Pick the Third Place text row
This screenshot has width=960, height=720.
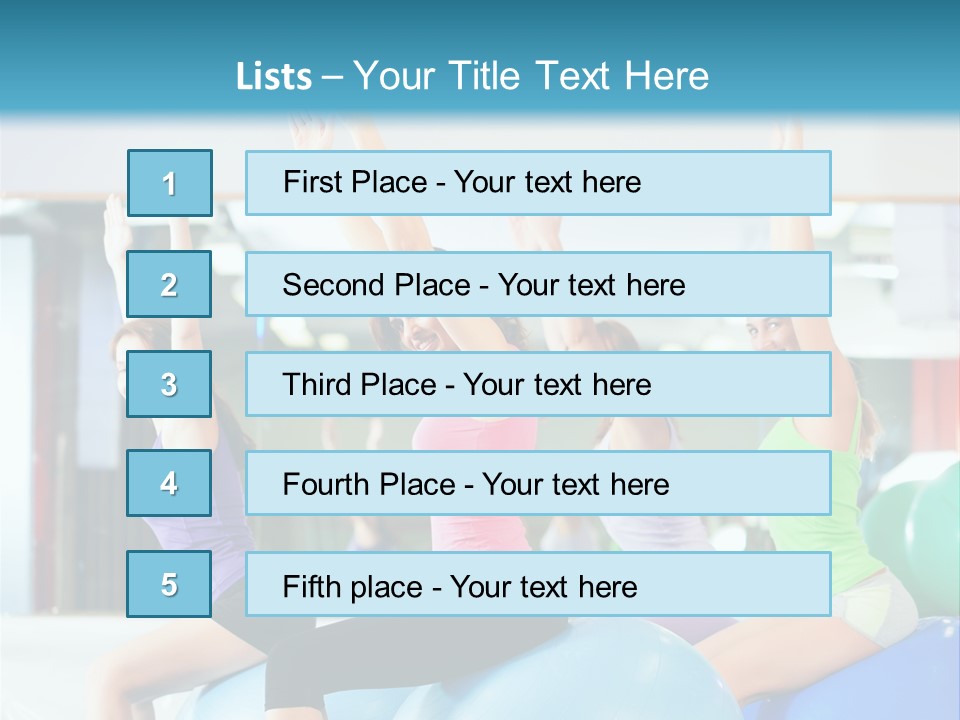coord(538,384)
